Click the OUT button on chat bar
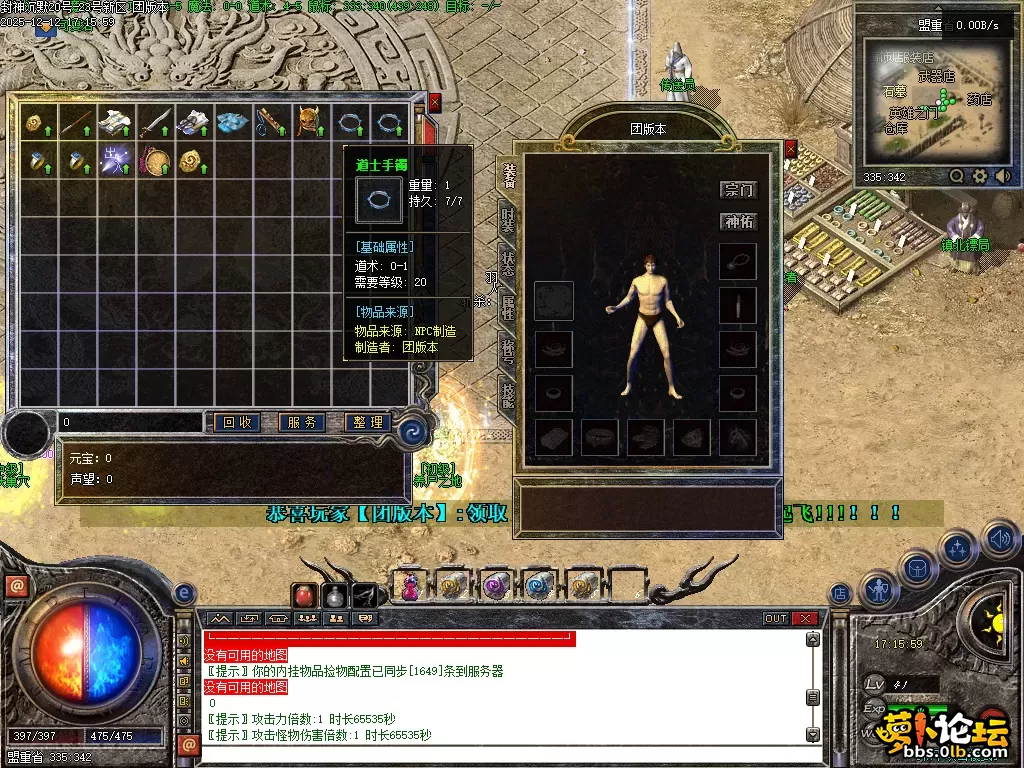Viewport: 1024px width, 768px height. point(776,618)
